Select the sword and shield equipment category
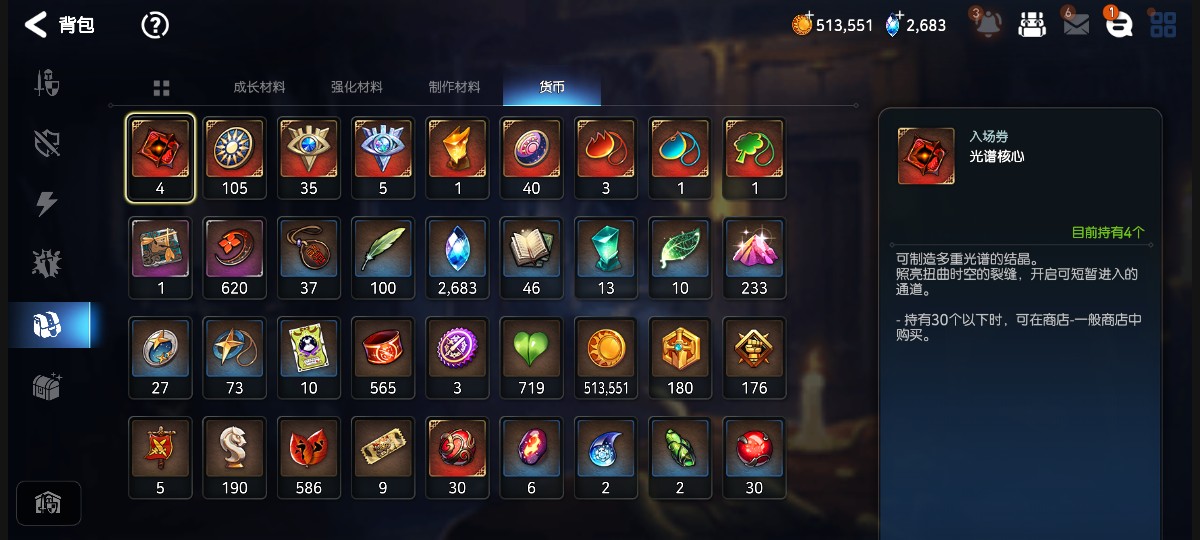This screenshot has height=540, width=1200. 47,83
